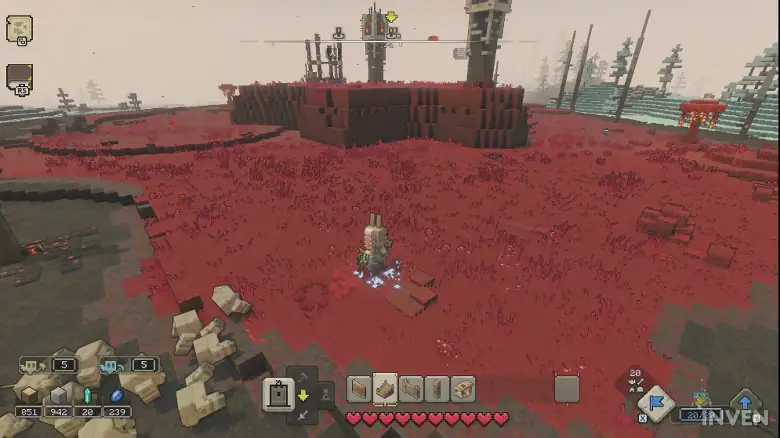
Task: Pick the tall pillar structure slot
Action: (x=437, y=389)
